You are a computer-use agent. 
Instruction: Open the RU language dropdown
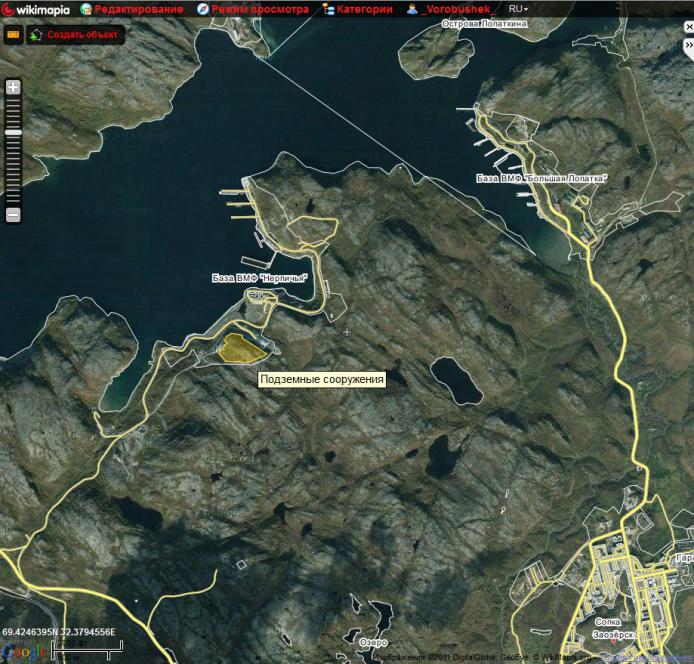pos(519,9)
